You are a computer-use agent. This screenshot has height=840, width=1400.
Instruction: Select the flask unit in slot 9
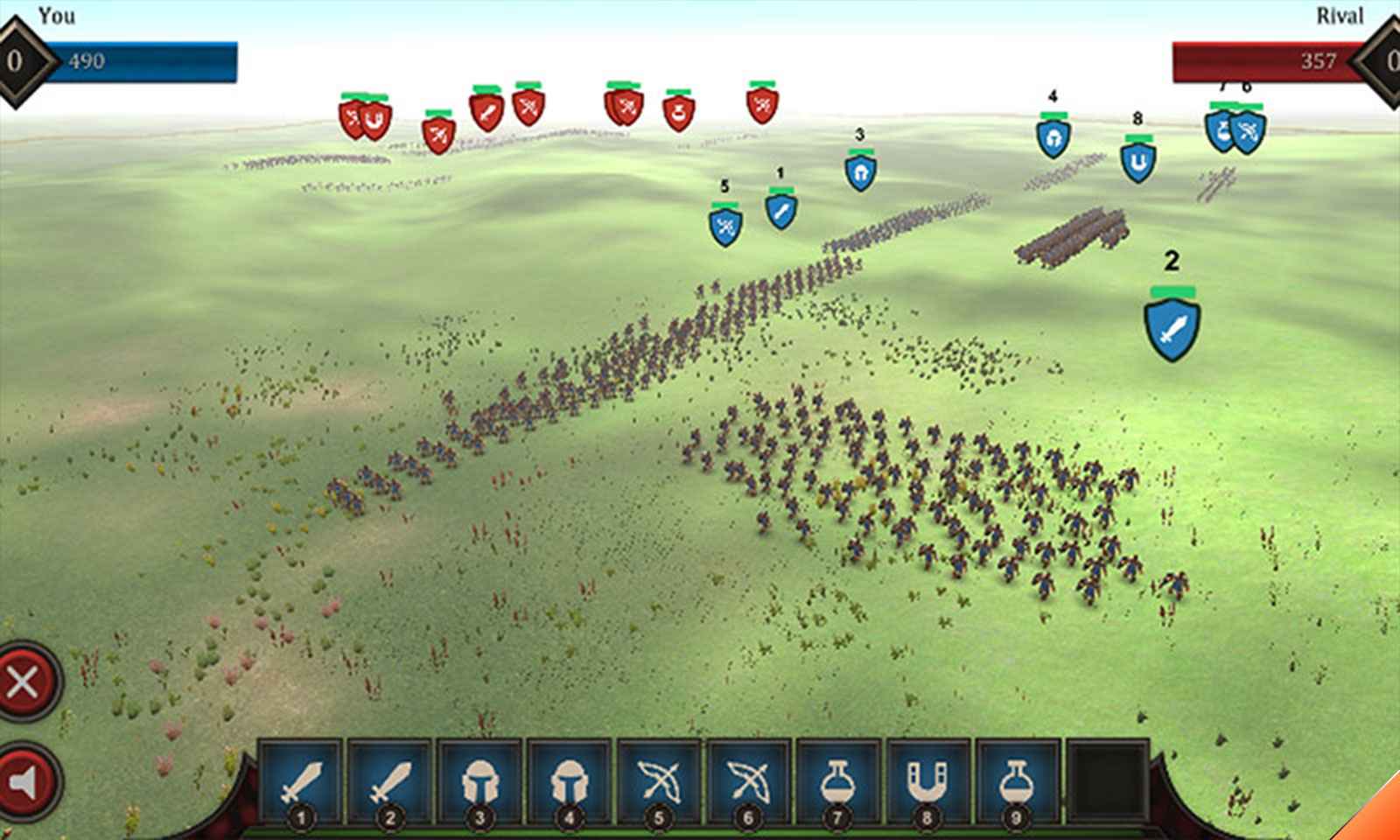tap(1017, 781)
